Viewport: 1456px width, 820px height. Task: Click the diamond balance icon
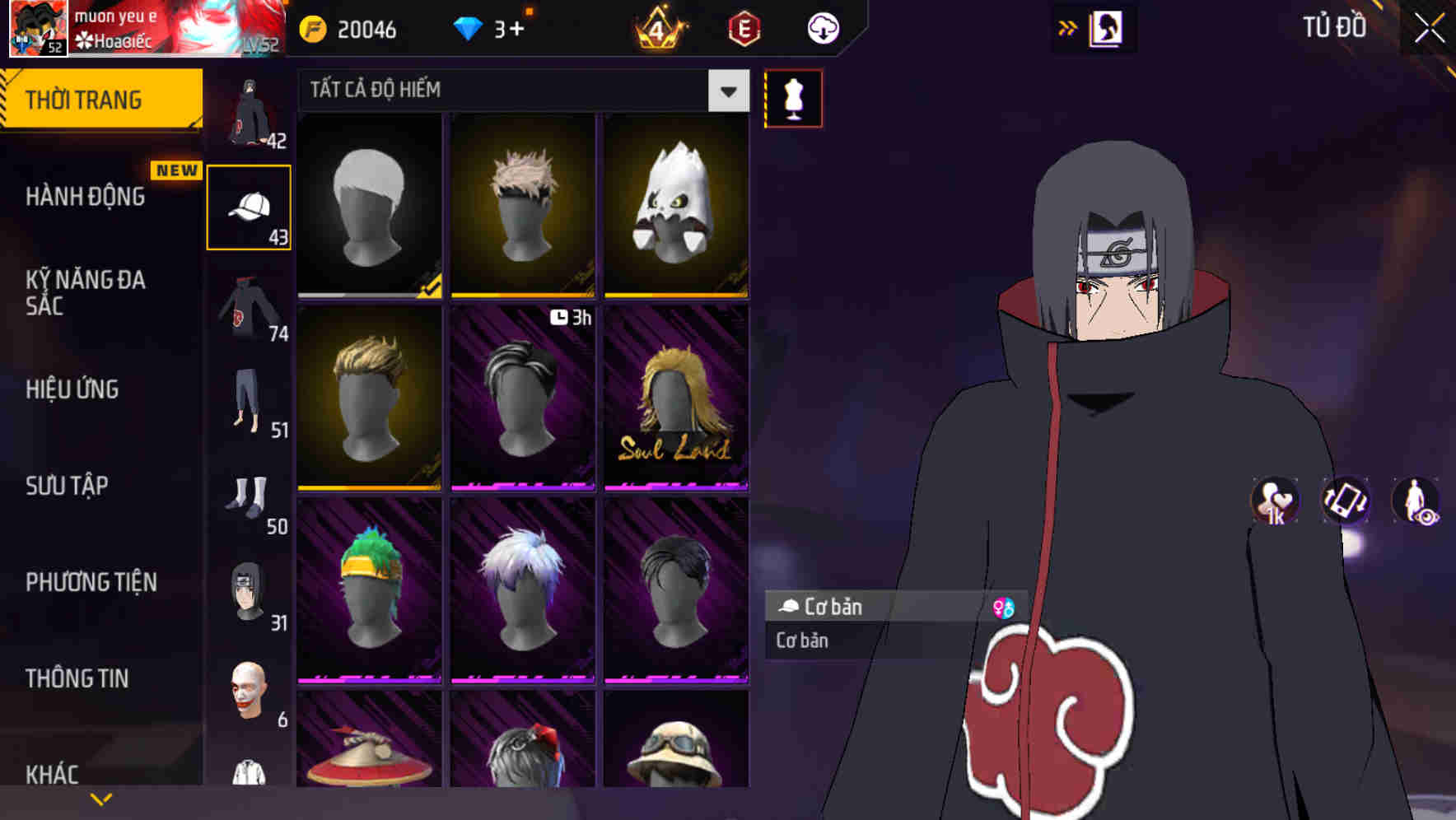(469, 27)
